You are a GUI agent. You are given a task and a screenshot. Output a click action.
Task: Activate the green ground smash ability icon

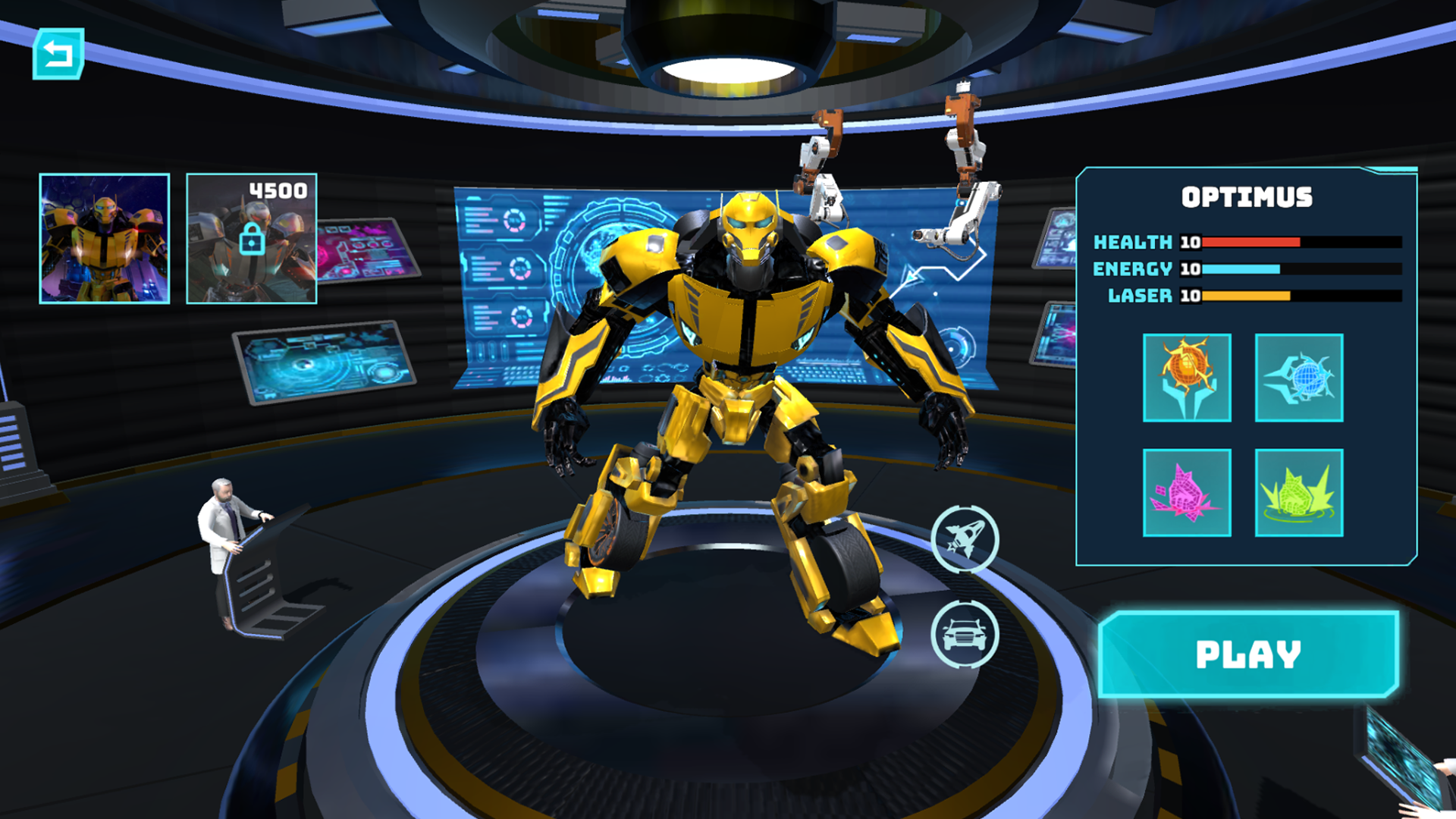tap(1298, 493)
